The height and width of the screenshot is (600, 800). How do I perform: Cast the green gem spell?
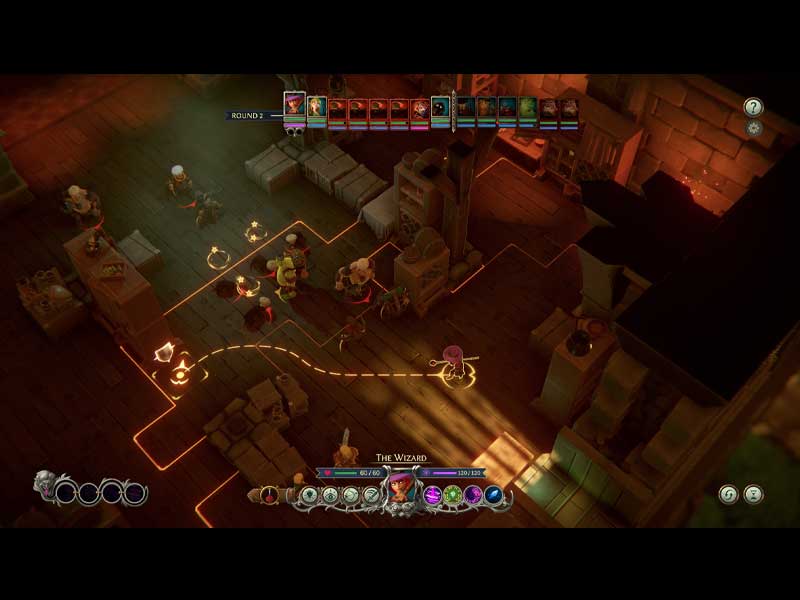(452, 494)
